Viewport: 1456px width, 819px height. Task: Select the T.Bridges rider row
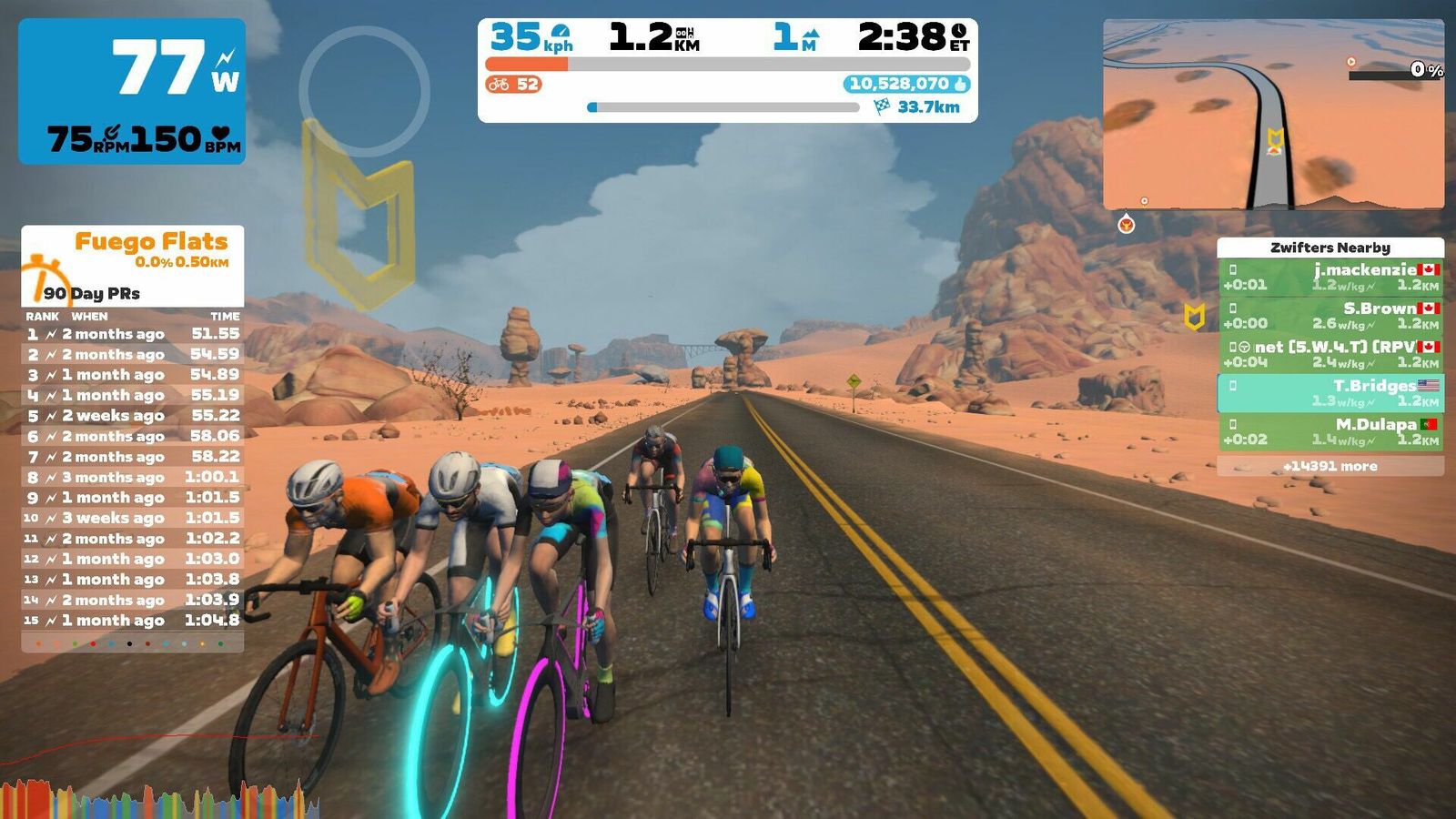(1330, 393)
